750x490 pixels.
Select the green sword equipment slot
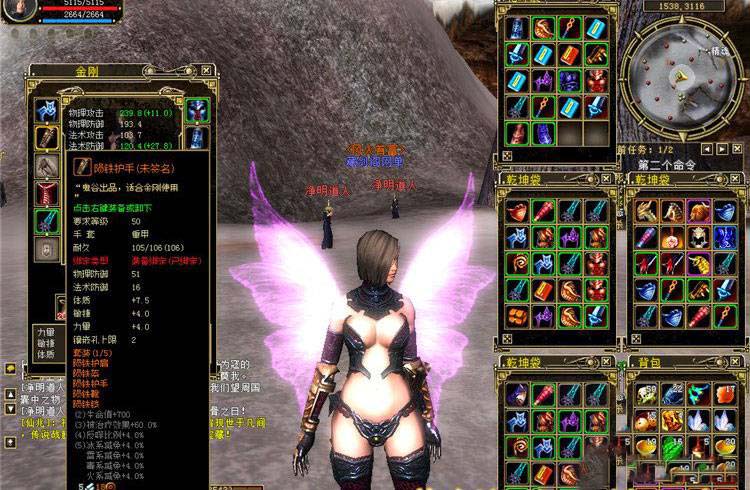pos(46,221)
